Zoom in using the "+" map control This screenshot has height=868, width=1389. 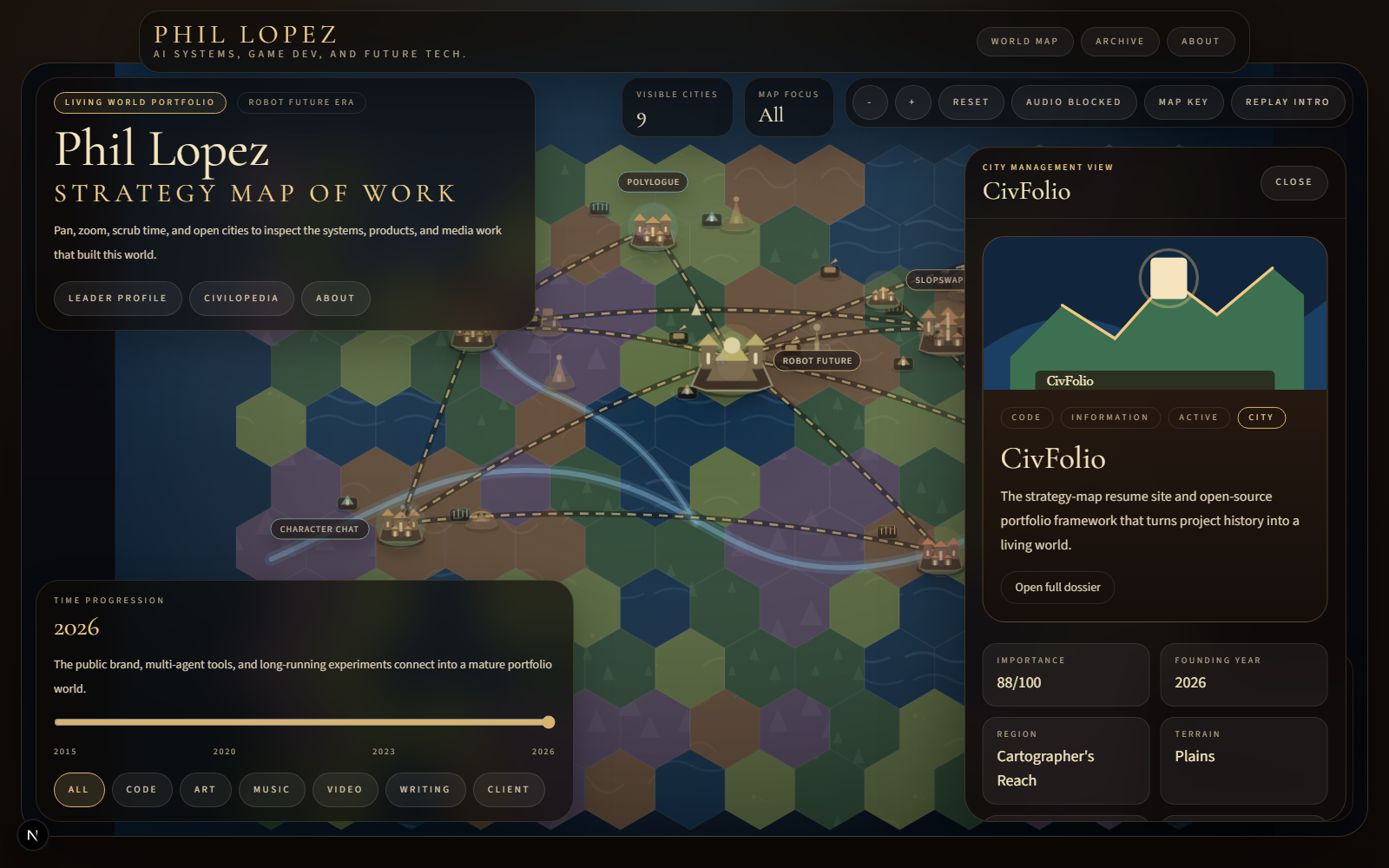pos(912,102)
